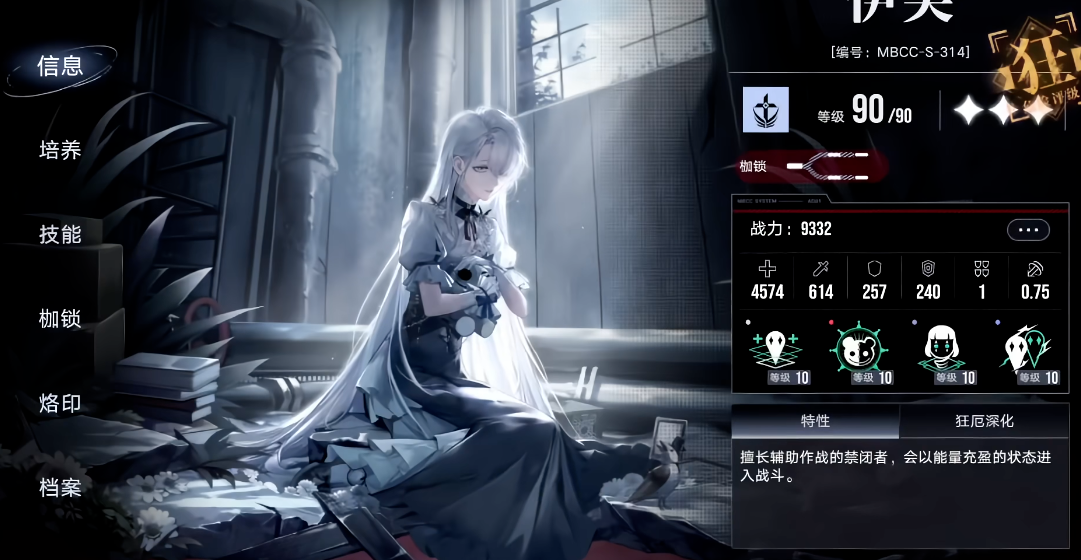View the 档案 archive section
This screenshot has width=1081, height=560.
[60, 488]
